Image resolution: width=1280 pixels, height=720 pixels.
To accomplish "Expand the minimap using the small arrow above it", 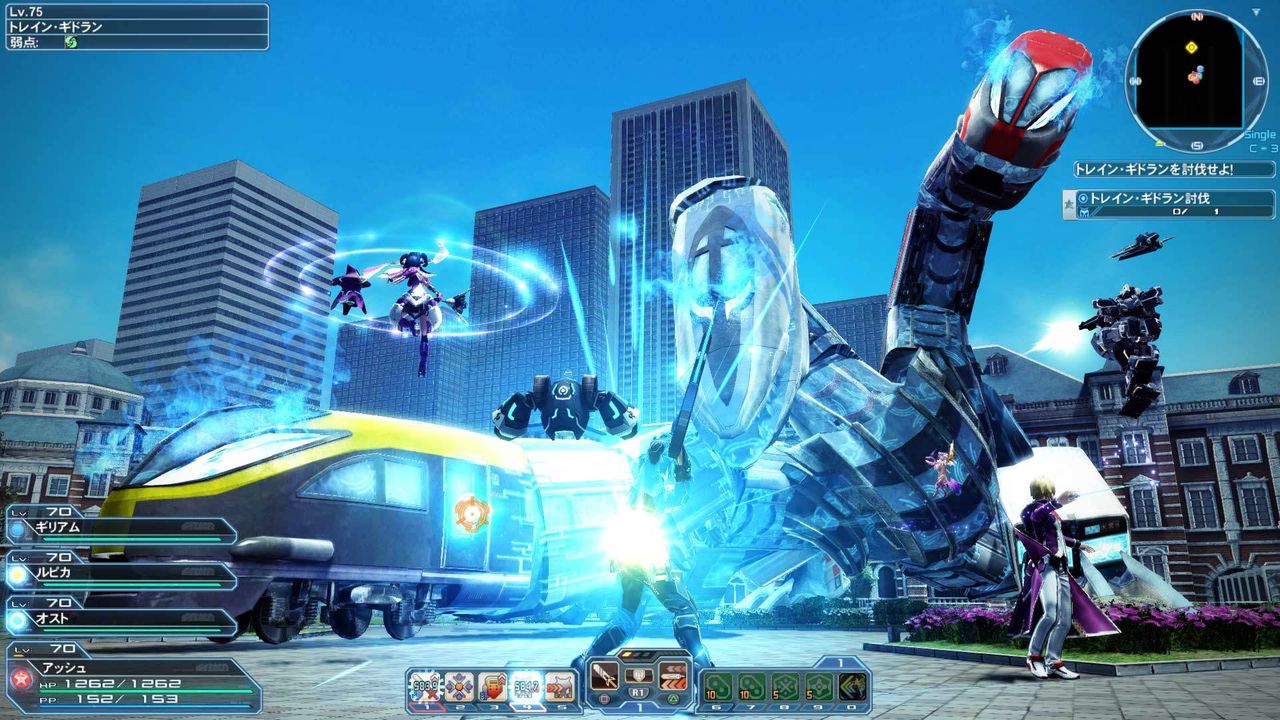I will click(x=1254, y=11).
